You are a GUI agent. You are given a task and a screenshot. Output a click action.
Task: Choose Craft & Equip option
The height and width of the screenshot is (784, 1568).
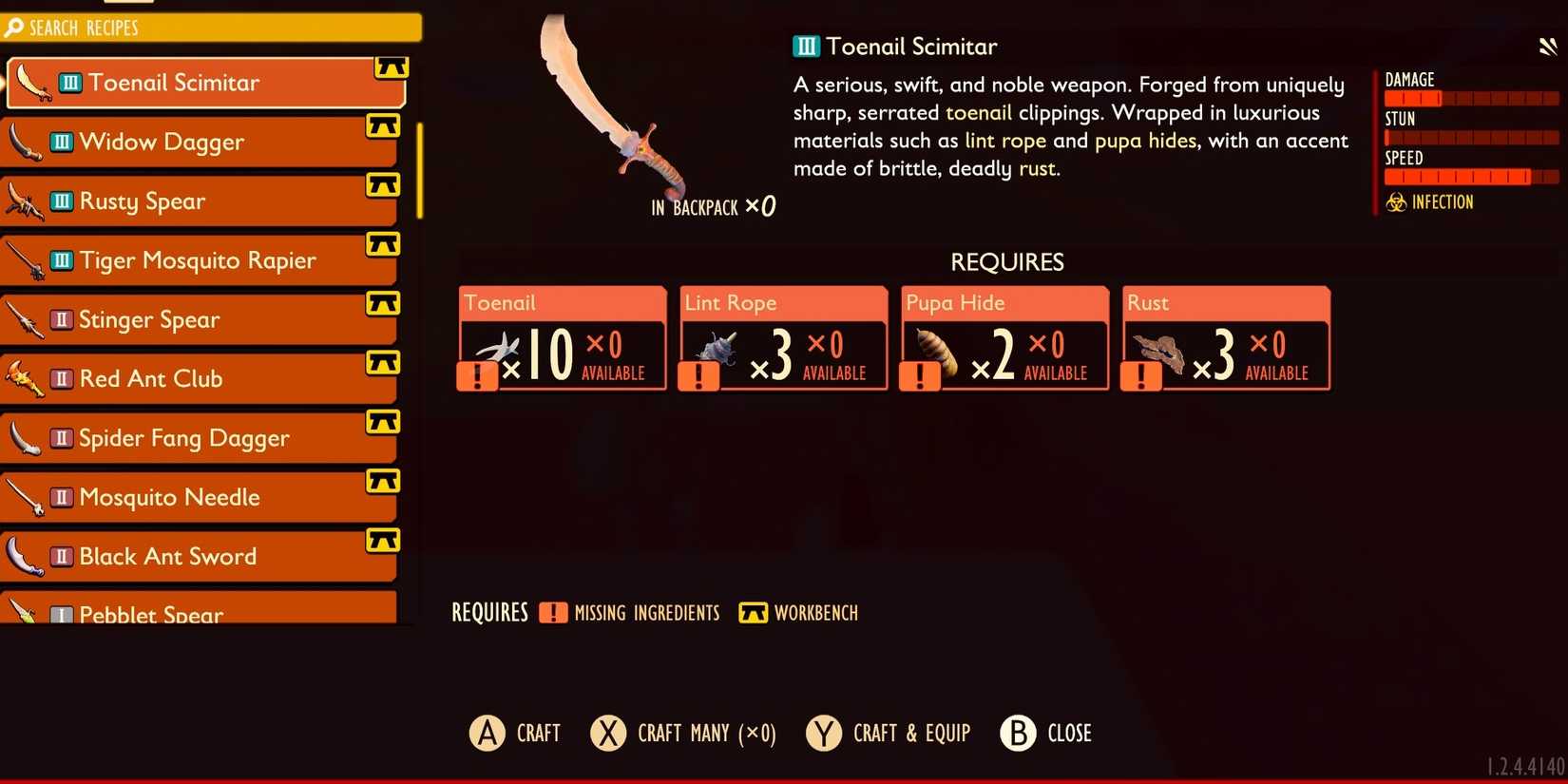point(889,733)
